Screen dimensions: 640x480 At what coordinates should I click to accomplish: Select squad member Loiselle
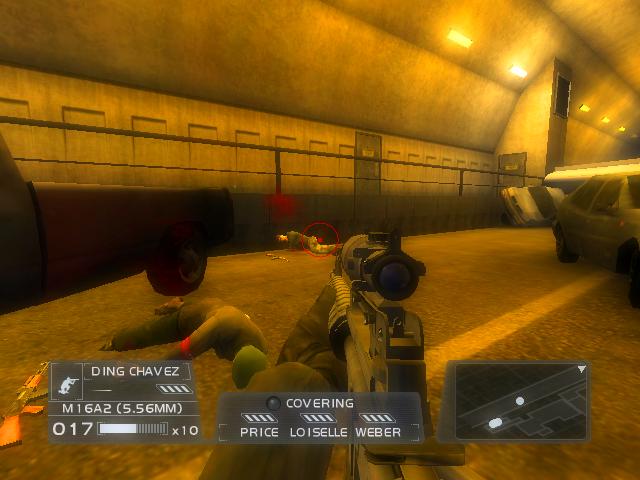(318, 432)
